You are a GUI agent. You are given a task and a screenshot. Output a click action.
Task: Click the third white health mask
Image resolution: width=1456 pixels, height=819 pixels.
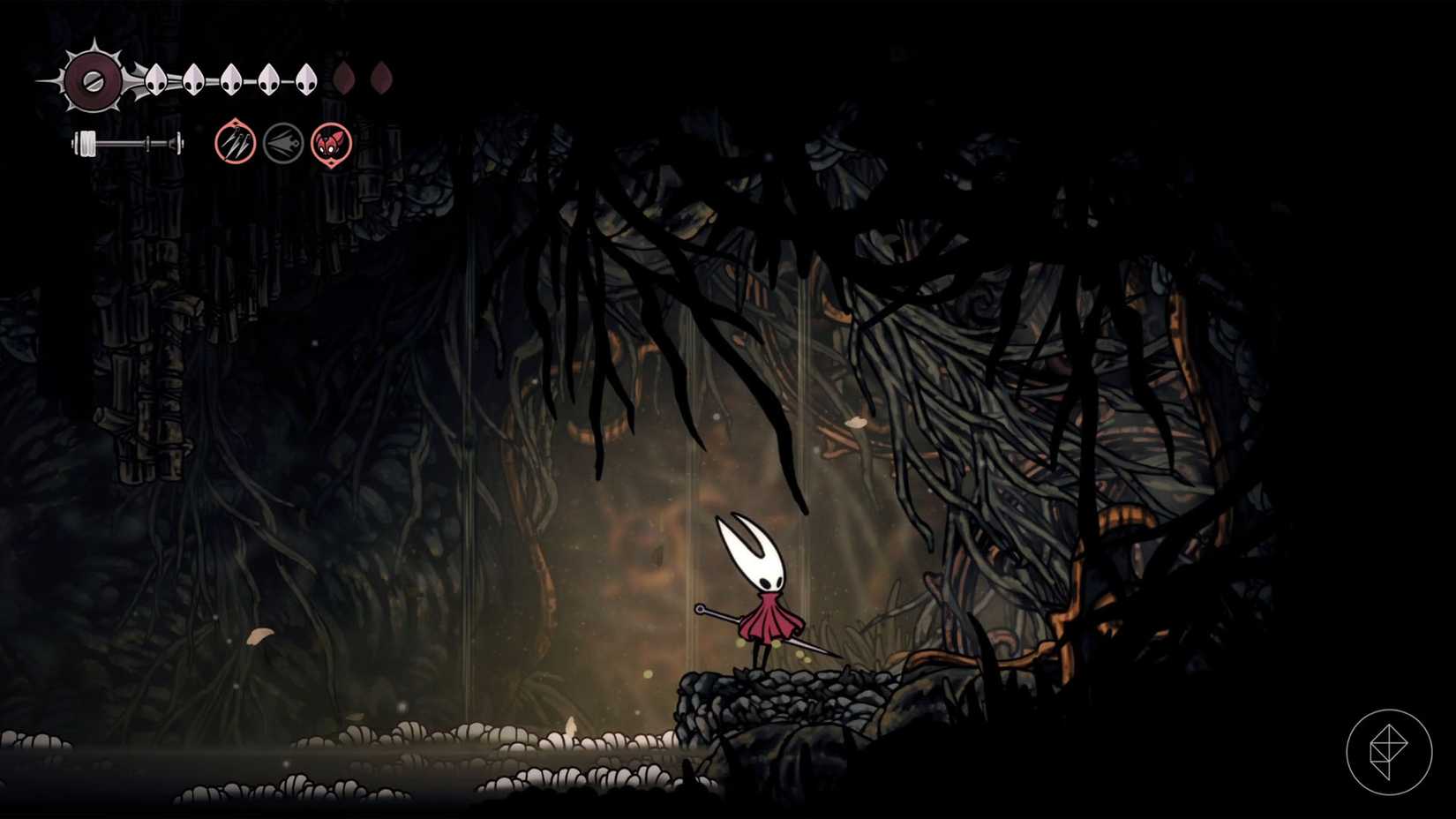(231, 78)
